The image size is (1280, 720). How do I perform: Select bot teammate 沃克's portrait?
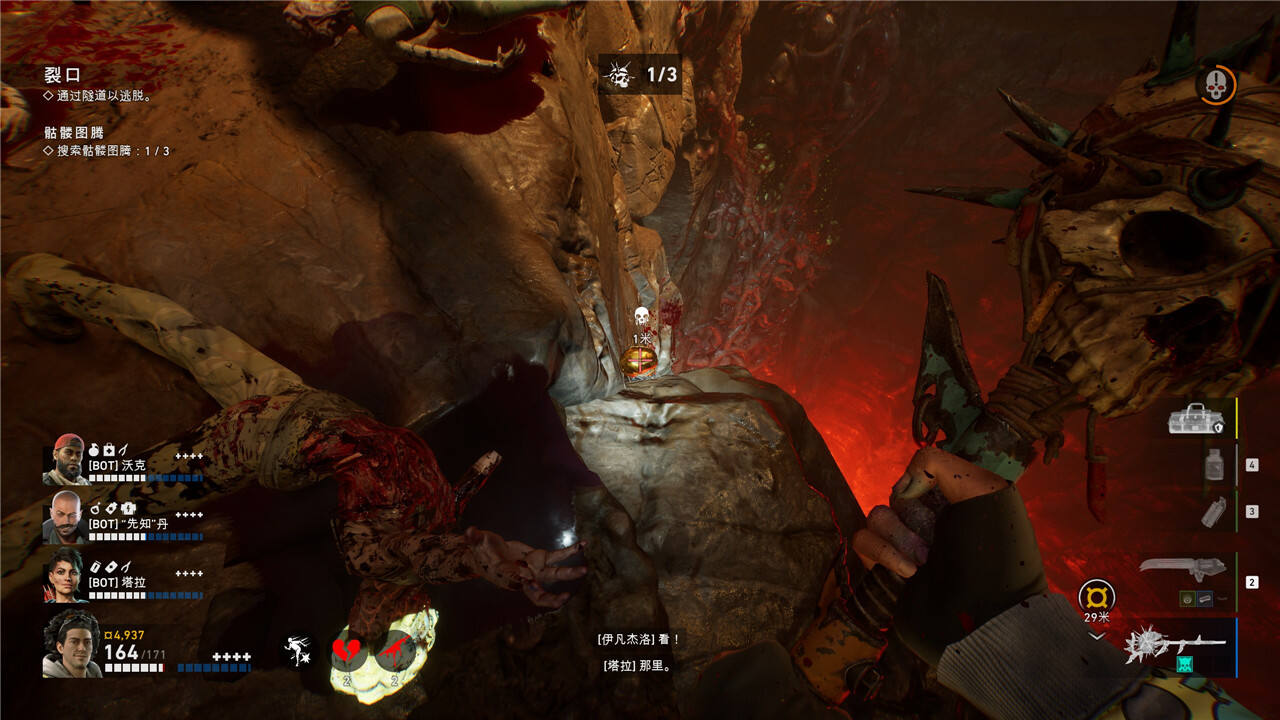(x=65, y=459)
